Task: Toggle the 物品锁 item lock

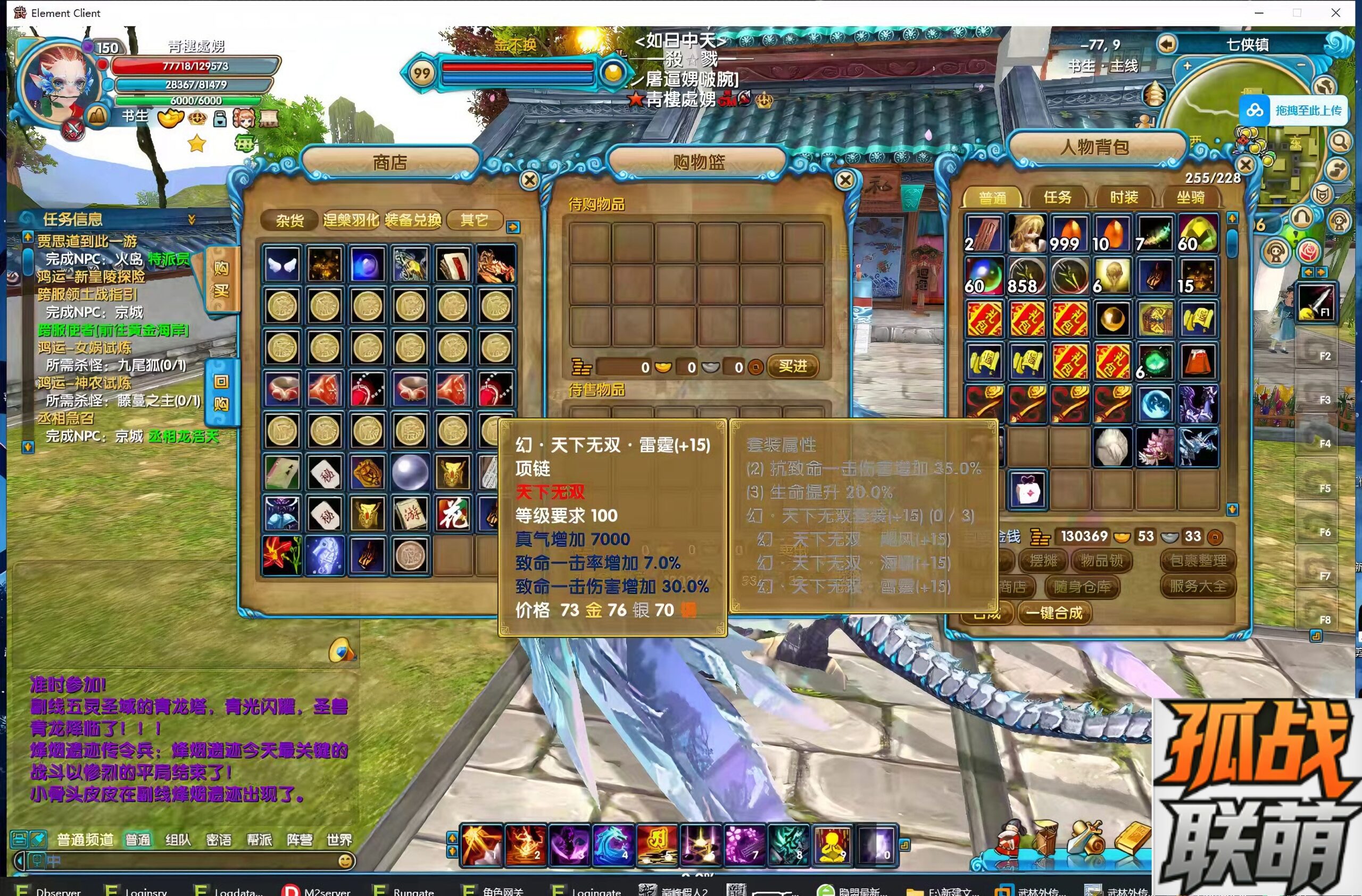Action: click(1102, 561)
